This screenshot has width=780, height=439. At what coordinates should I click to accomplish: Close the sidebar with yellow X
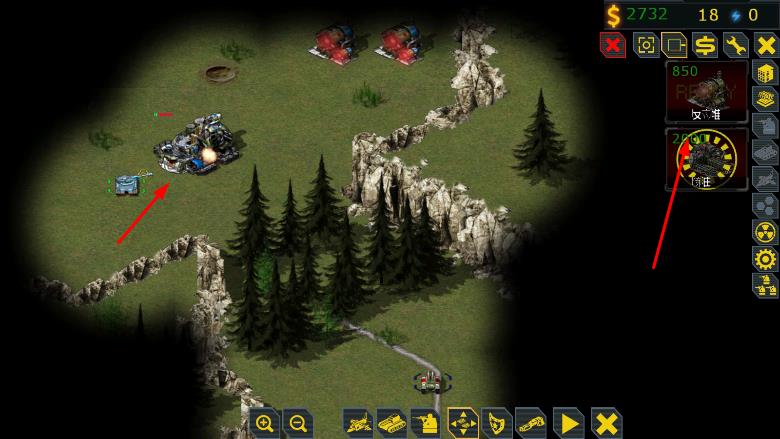(x=765, y=44)
